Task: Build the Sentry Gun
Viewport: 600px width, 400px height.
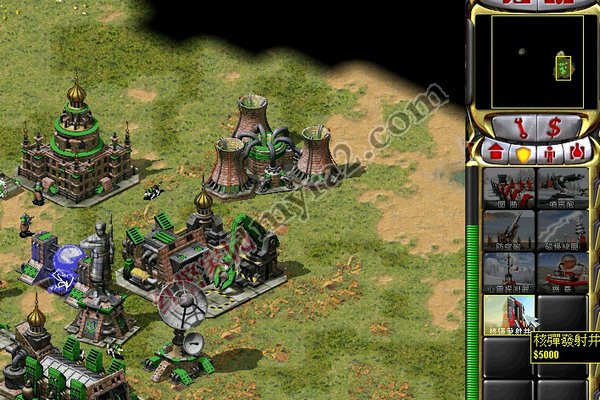Action: click(x=562, y=187)
